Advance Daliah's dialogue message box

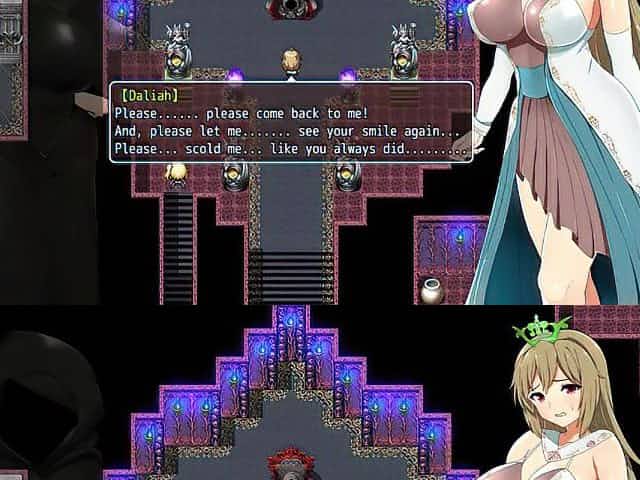pos(290,123)
